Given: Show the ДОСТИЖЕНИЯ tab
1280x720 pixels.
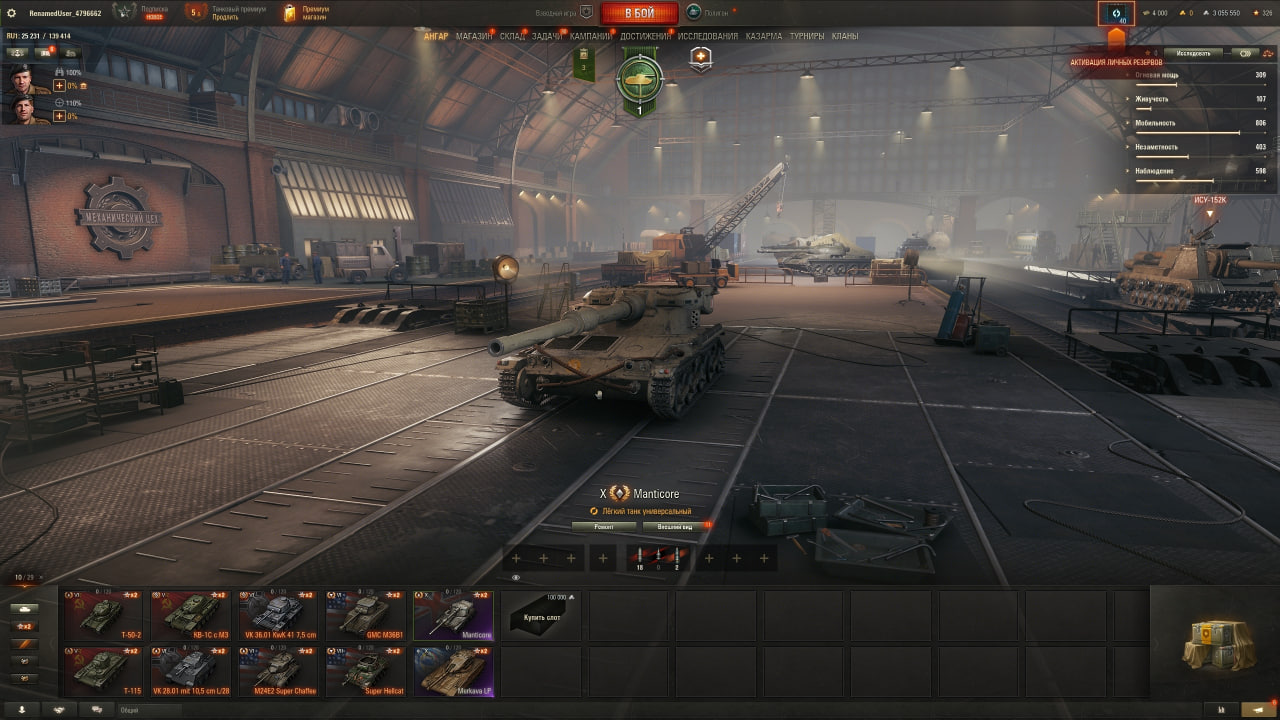Looking at the screenshot, I should (645, 36).
